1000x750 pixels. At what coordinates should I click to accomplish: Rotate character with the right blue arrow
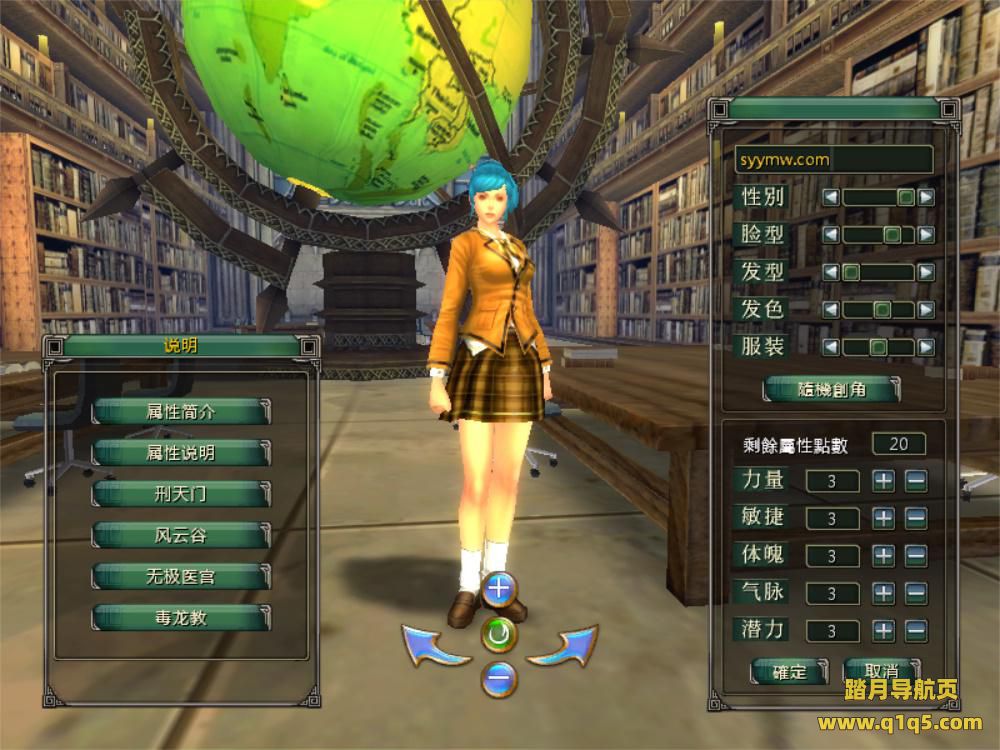pyautogui.click(x=561, y=646)
